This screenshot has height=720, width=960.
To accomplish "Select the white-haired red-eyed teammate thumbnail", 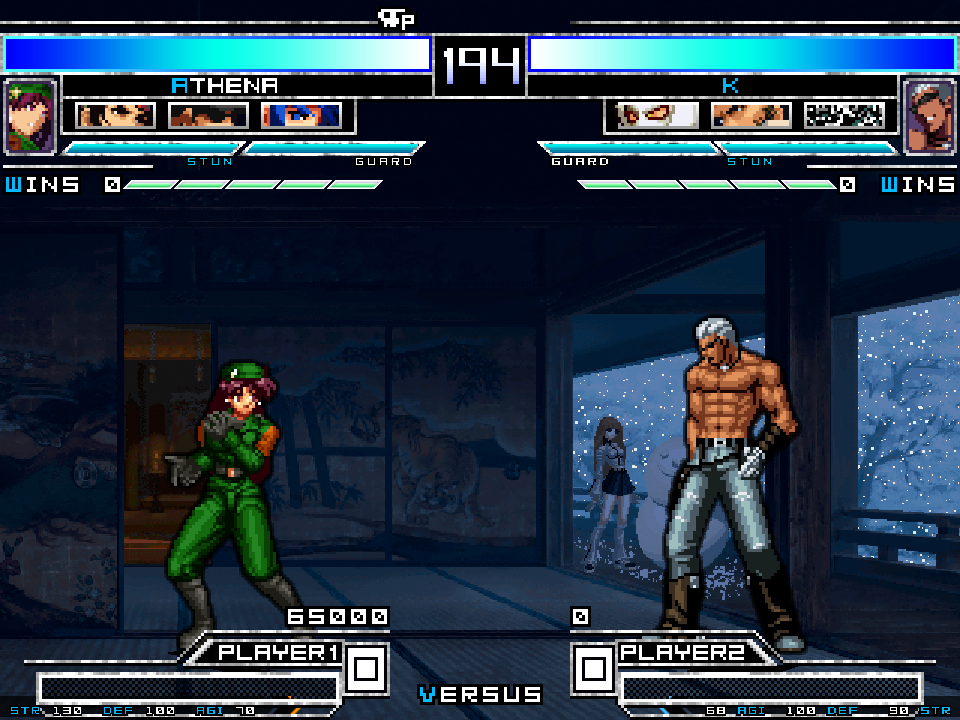I will 658,116.
